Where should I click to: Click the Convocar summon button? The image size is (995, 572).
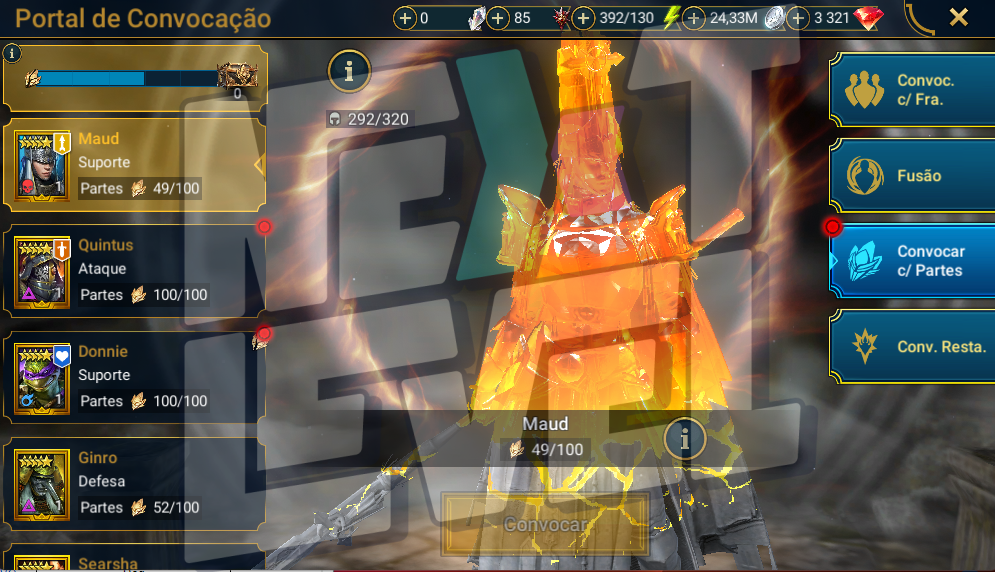tap(545, 525)
